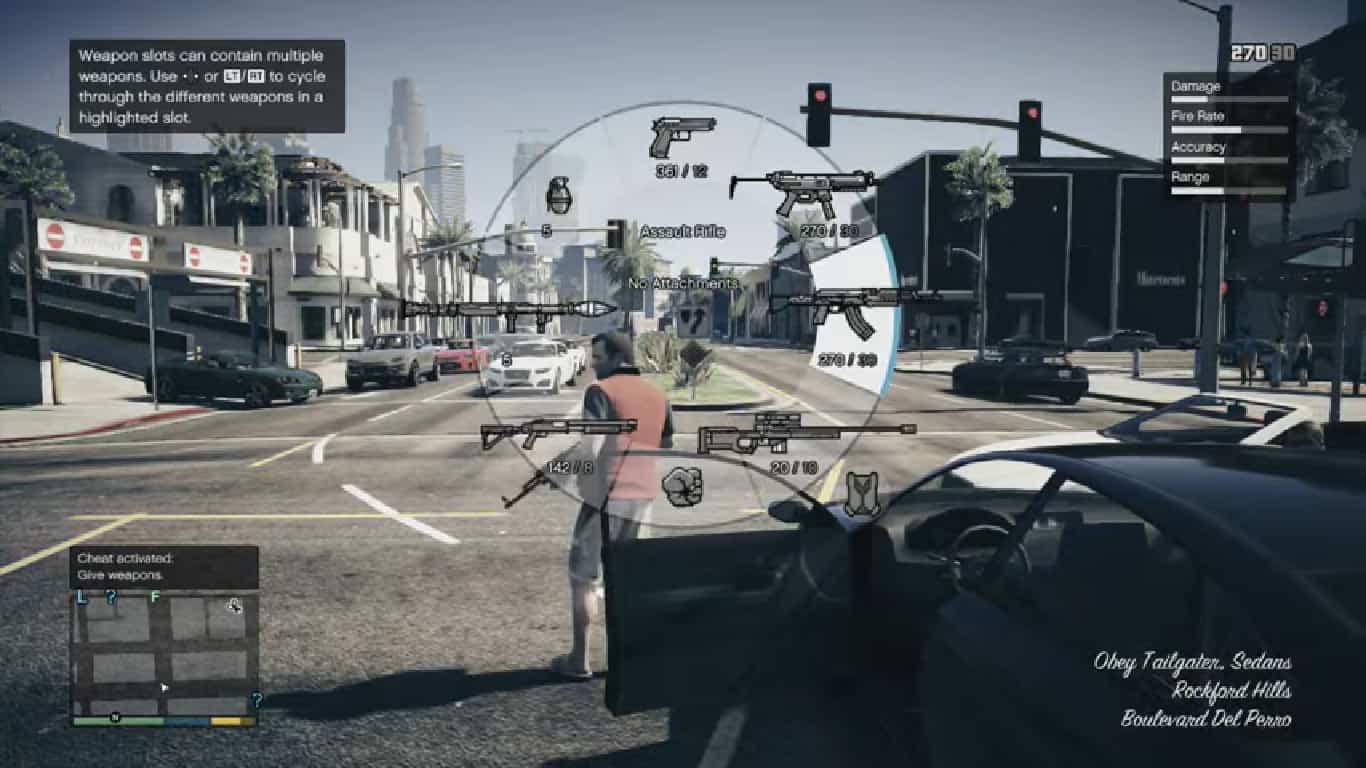
Task: Click the body armor vest icon
Action: point(861,494)
